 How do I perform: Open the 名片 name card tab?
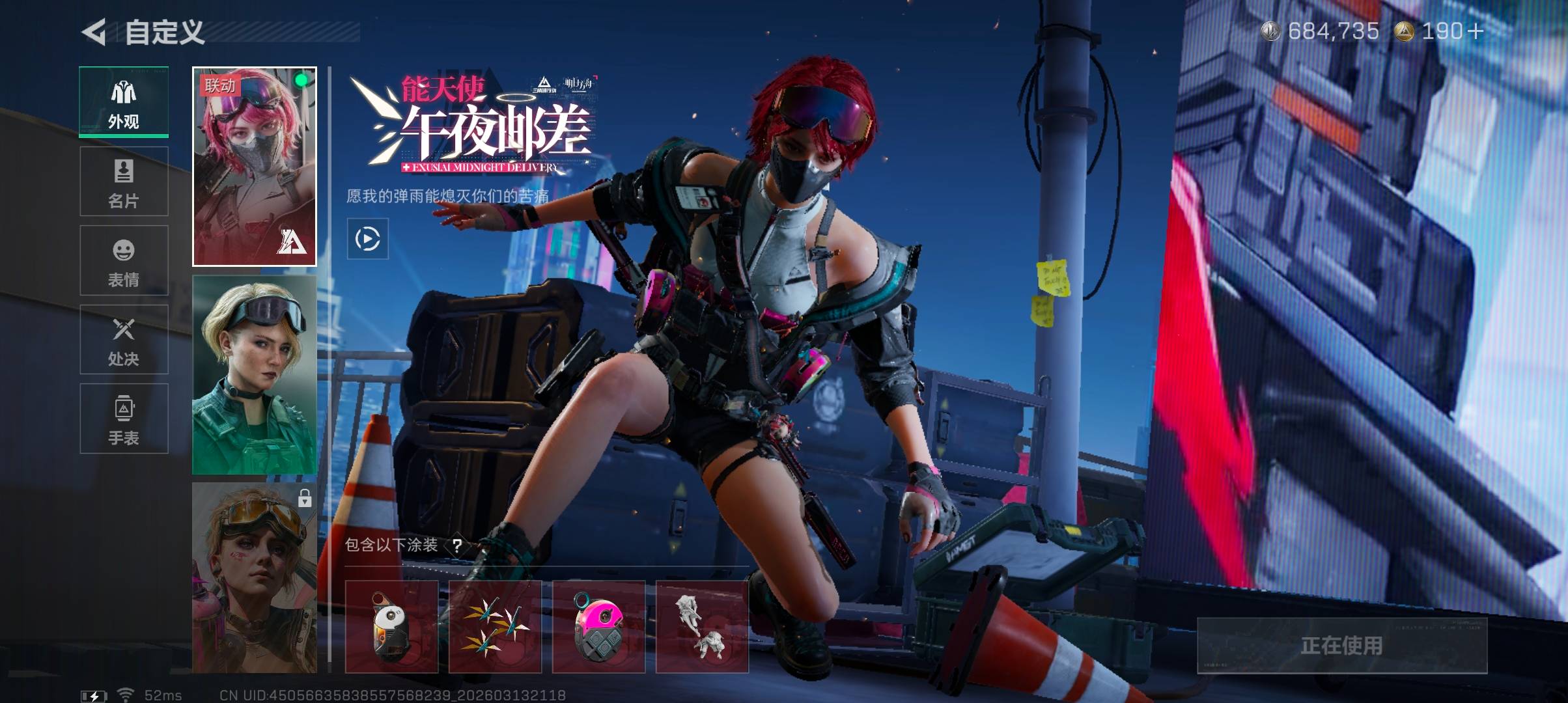[124, 182]
